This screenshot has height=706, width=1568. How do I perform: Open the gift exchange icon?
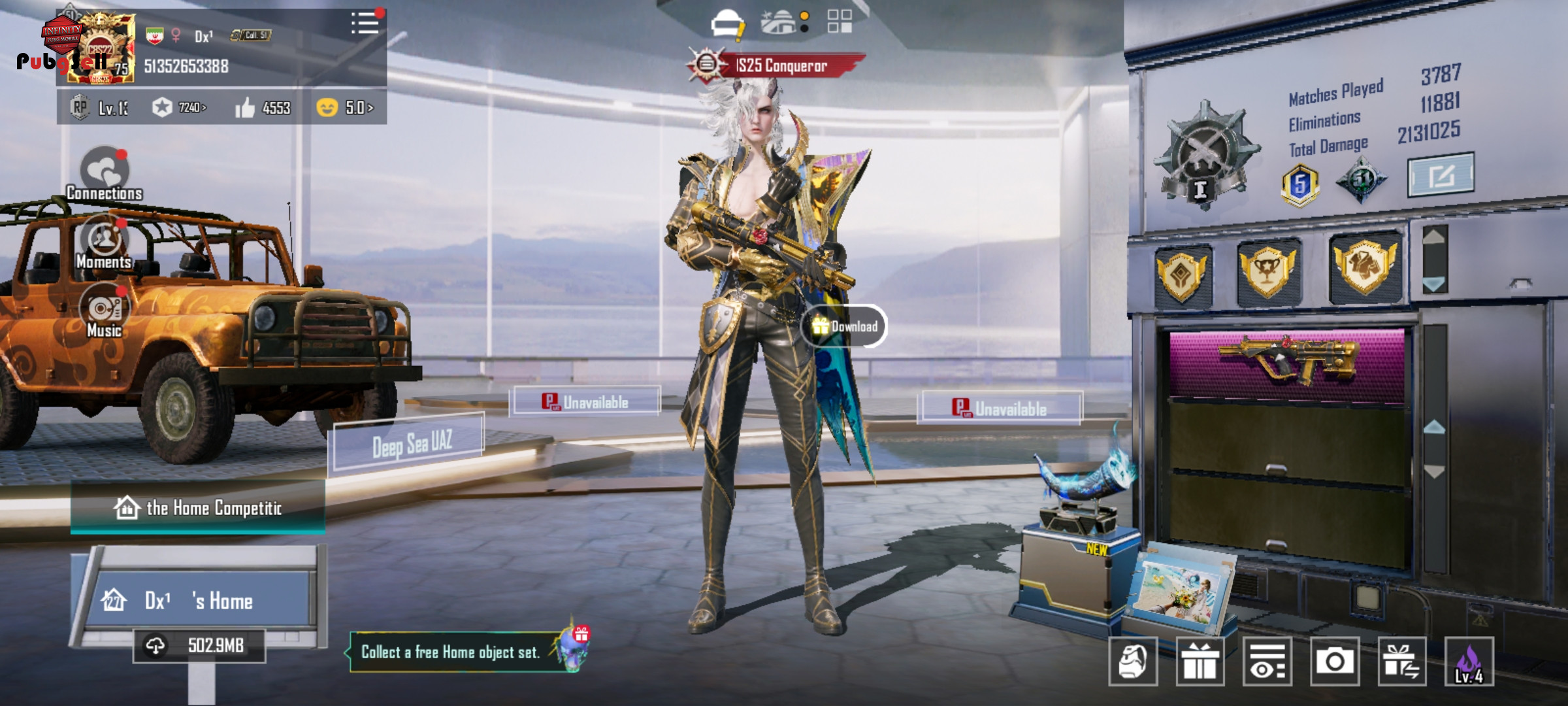pos(1402,662)
